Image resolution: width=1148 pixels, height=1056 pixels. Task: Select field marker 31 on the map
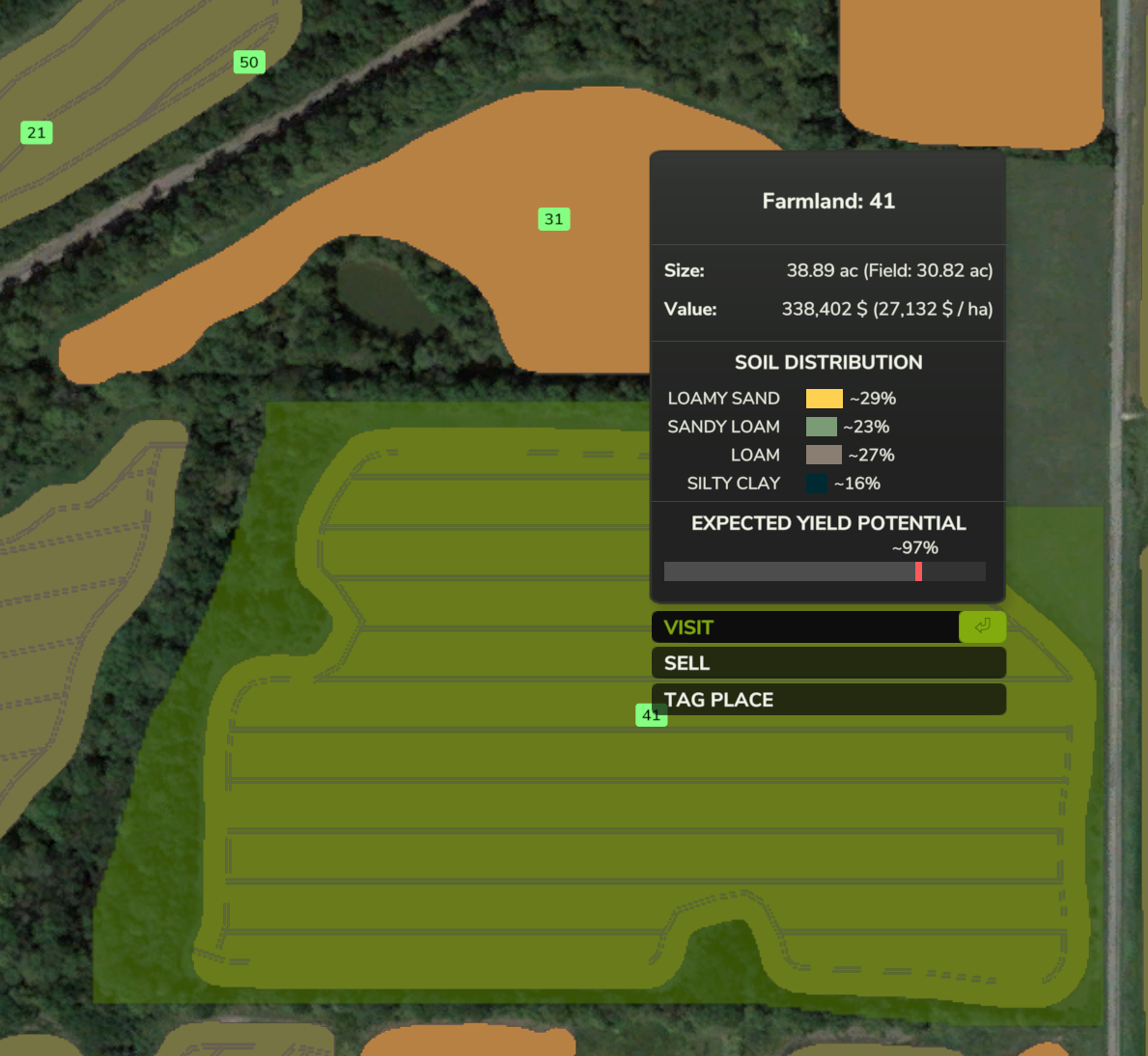(x=553, y=219)
